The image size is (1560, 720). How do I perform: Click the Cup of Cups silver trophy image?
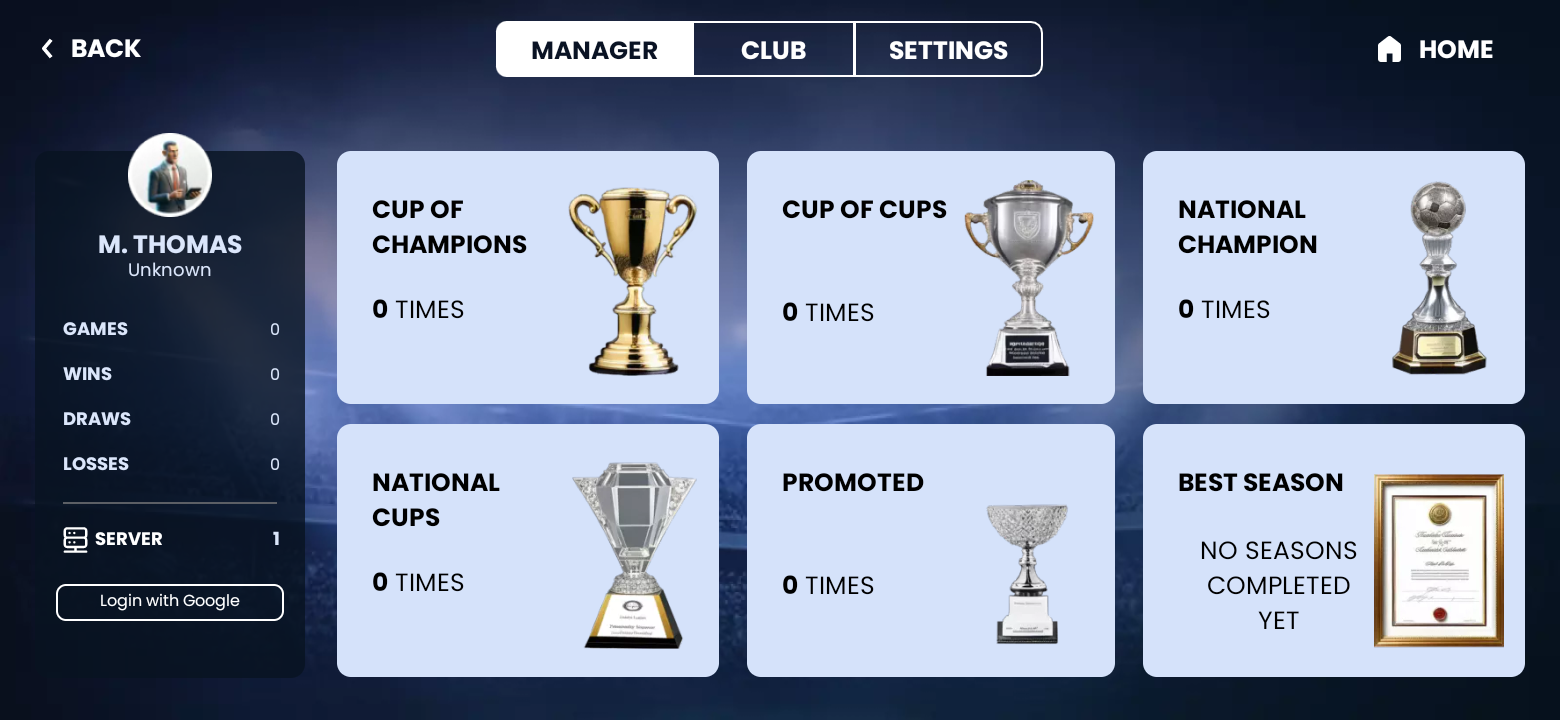(1030, 280)
